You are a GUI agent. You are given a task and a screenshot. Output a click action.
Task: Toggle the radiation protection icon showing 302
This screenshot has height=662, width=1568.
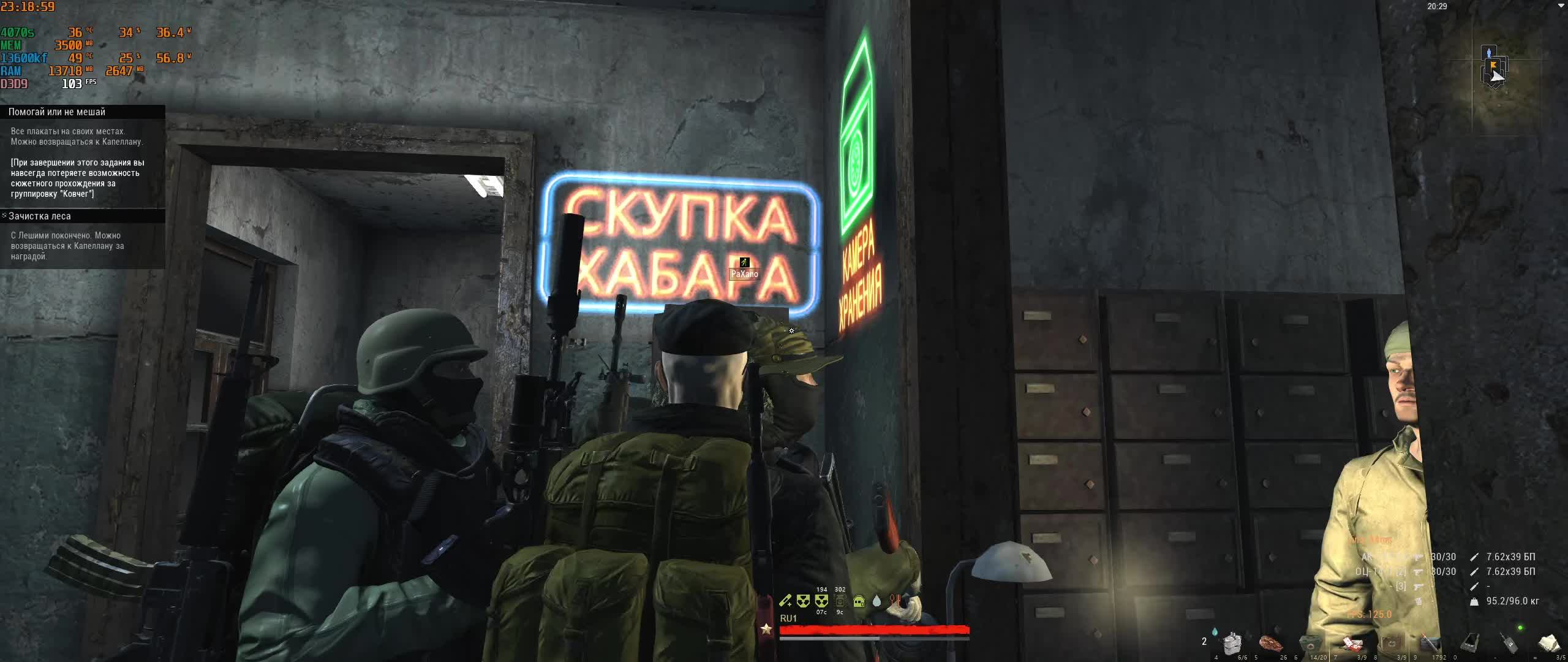(840, 602)
